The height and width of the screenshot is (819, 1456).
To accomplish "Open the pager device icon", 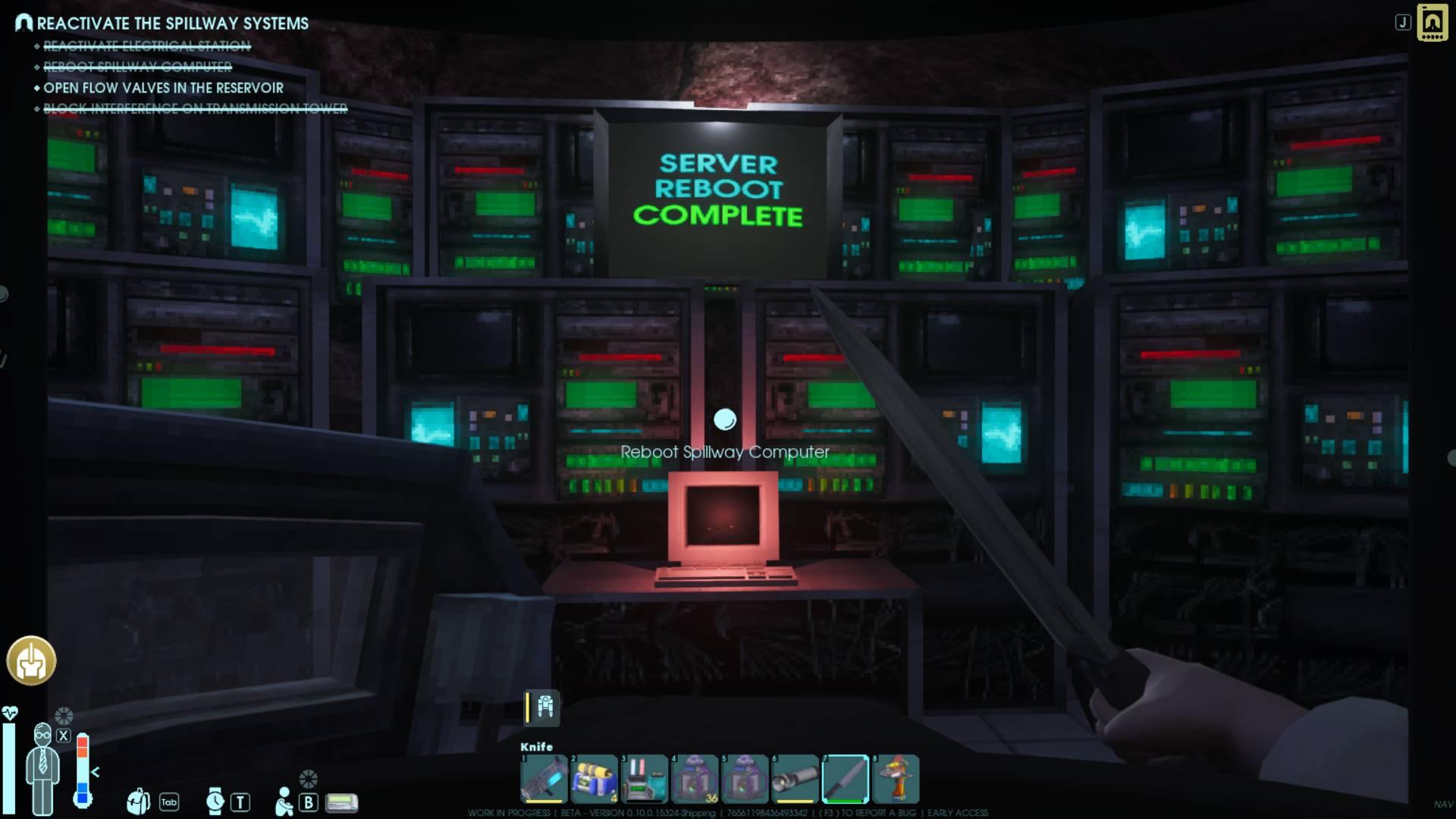I will coord(341,802).
